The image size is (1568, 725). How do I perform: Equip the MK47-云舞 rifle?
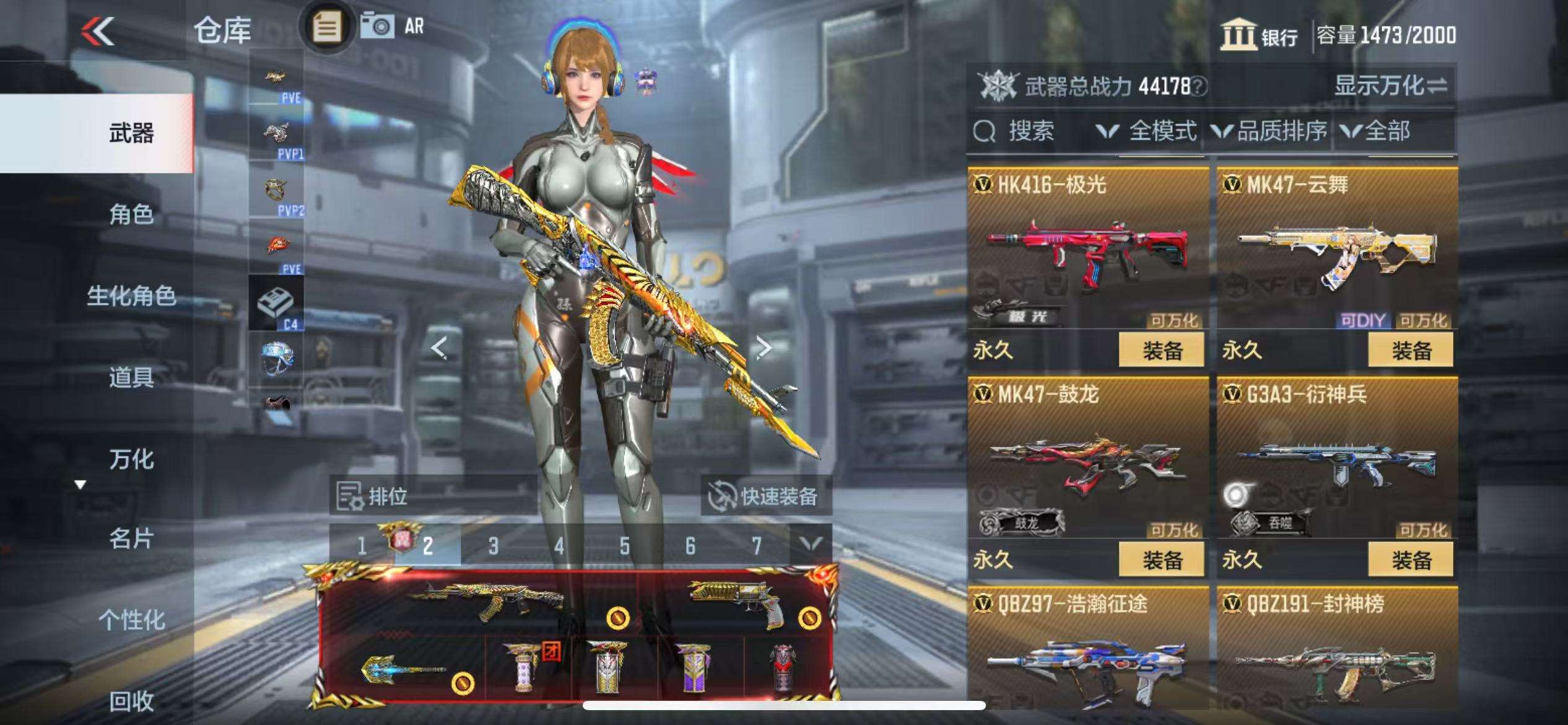pos(1411,350)
